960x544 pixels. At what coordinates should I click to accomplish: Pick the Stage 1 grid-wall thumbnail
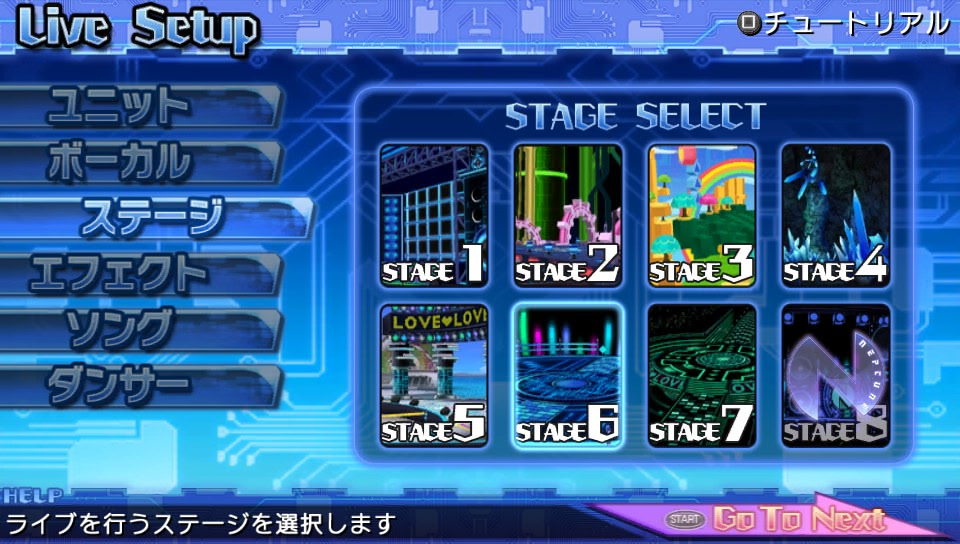pyautogui.click(x=434, y=215)
